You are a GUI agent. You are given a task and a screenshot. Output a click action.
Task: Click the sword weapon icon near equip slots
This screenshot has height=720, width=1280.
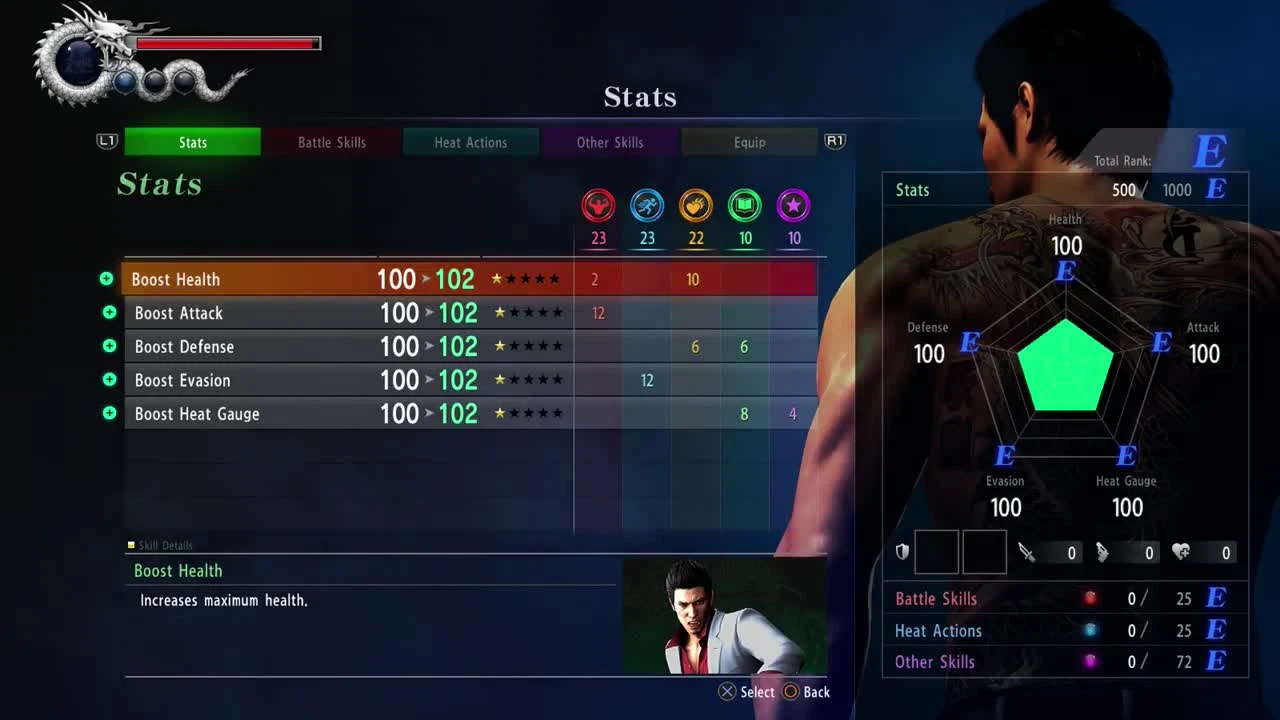(1028, 551)
